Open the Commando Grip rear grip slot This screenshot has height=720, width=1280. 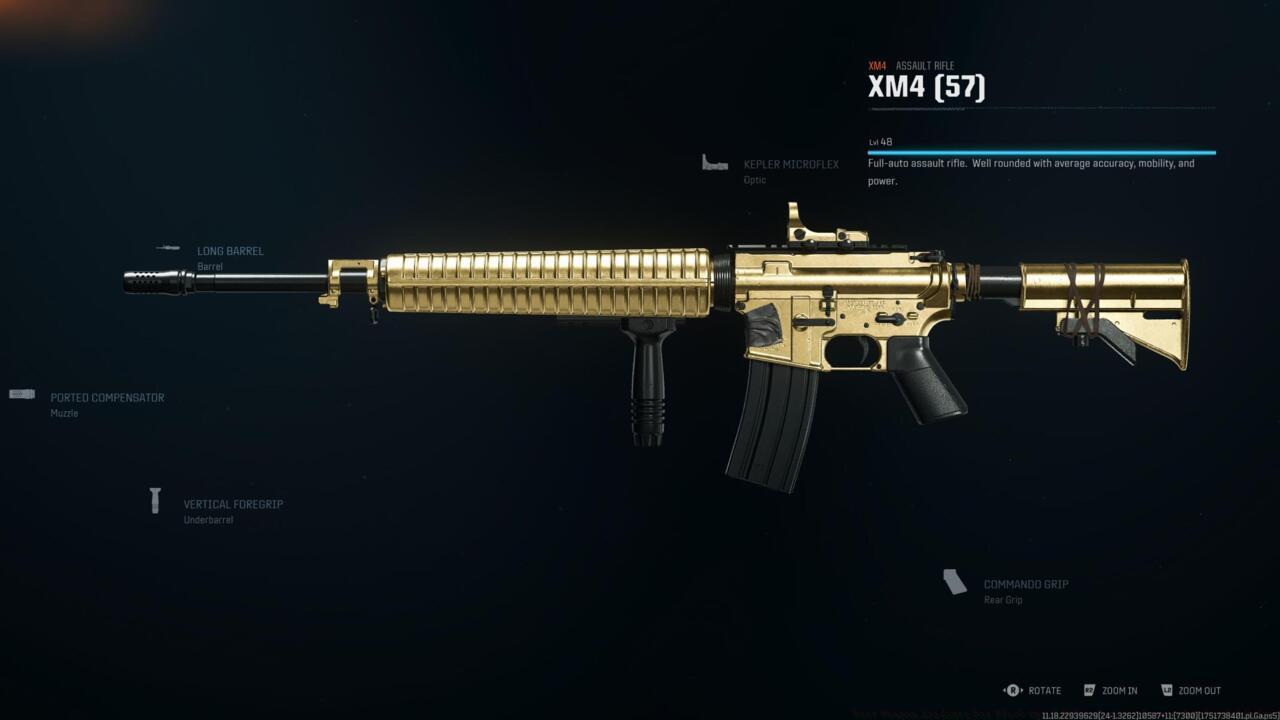tap(1025, 585)
